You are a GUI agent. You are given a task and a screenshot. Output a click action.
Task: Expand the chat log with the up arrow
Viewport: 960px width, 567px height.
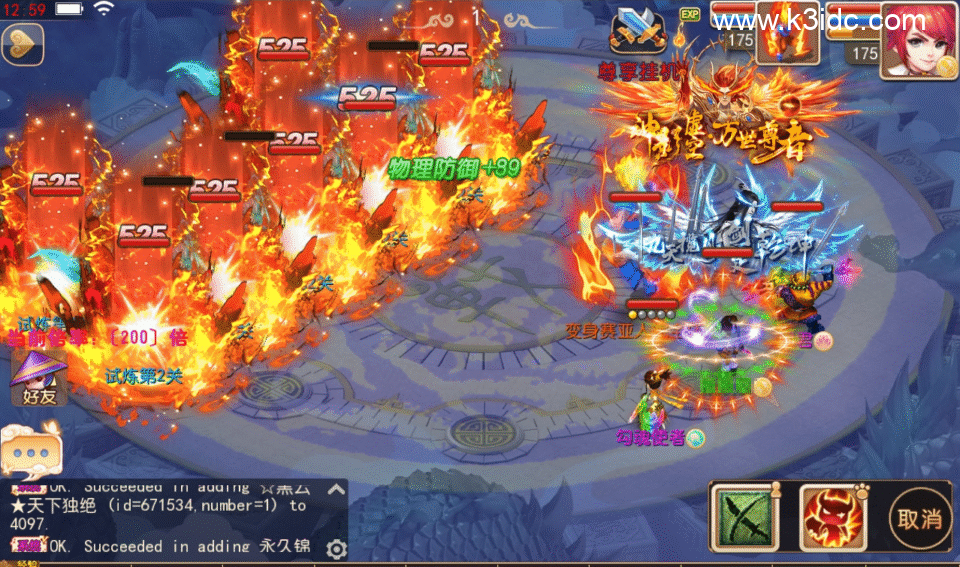click(x=336, y=490)
